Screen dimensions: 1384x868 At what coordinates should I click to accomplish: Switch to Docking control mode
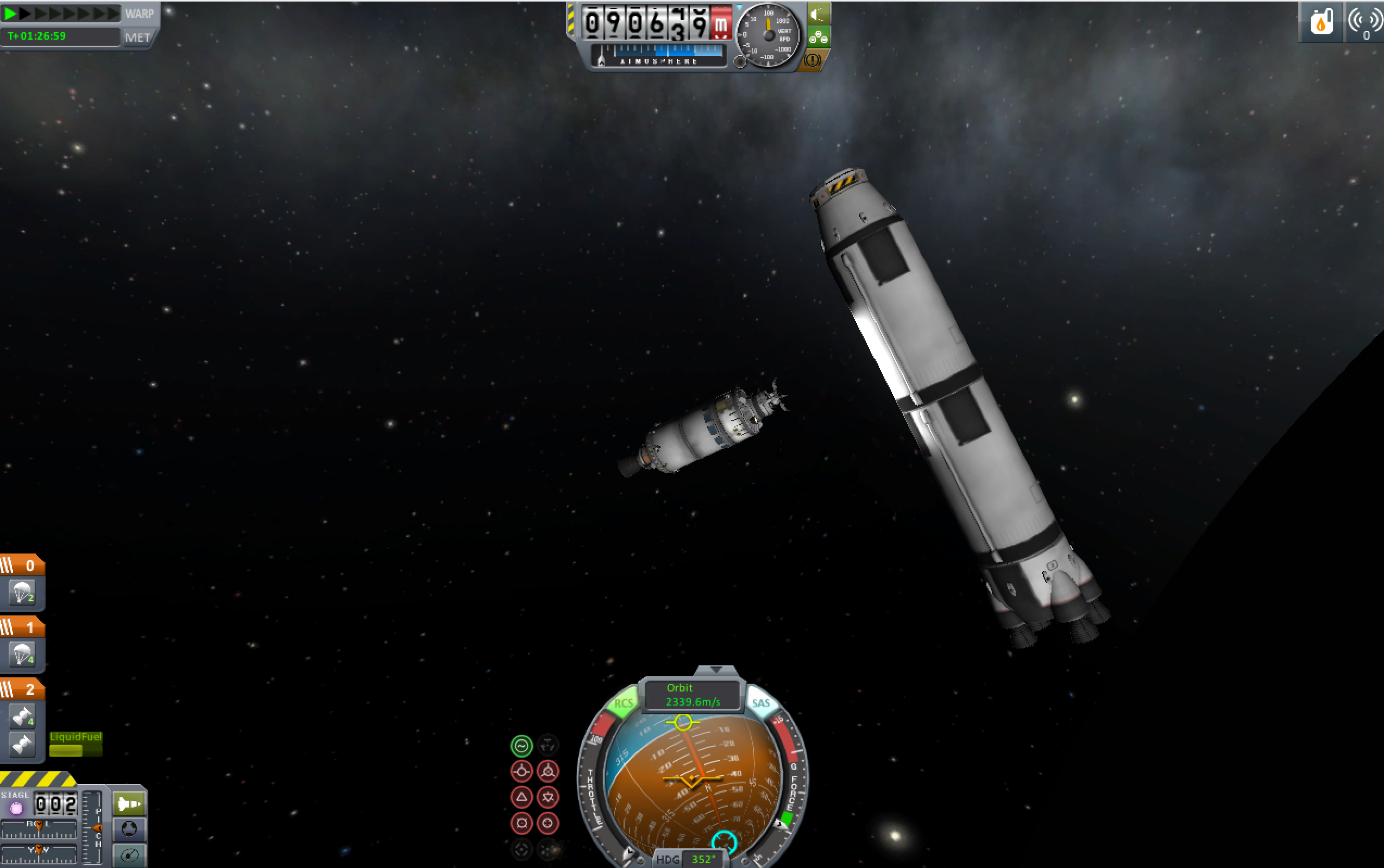click(x=129, y=829)
